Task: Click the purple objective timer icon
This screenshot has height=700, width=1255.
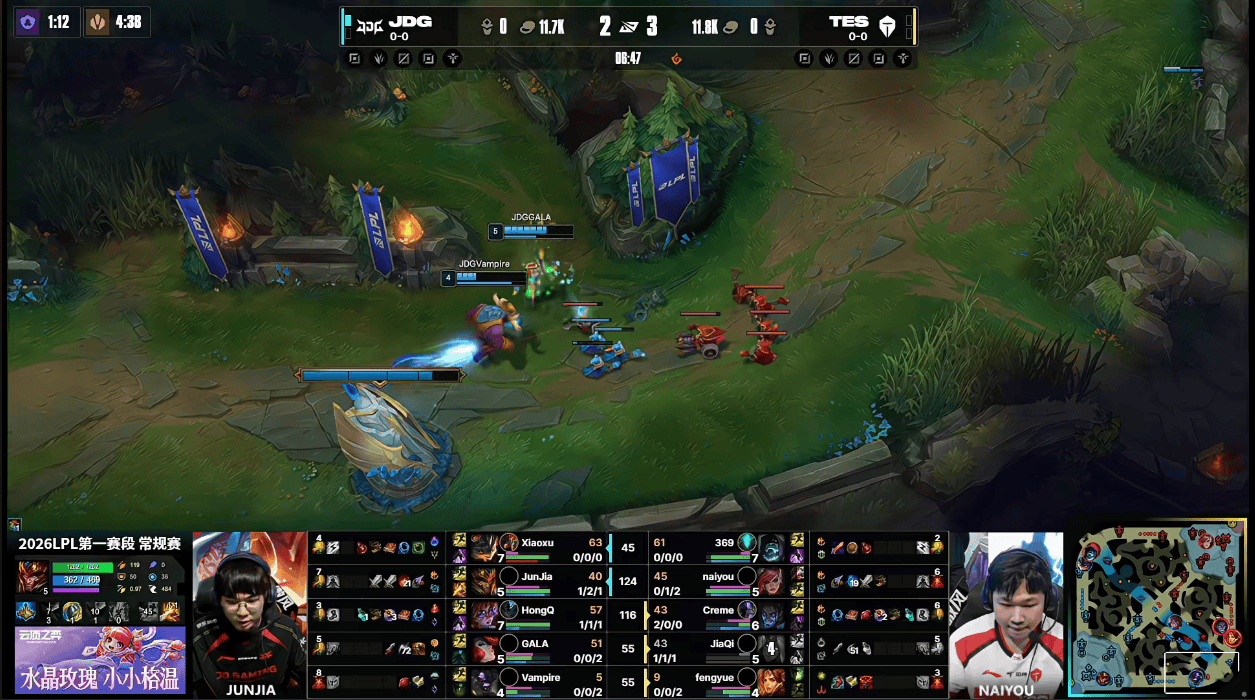Action: coord(27,22)
